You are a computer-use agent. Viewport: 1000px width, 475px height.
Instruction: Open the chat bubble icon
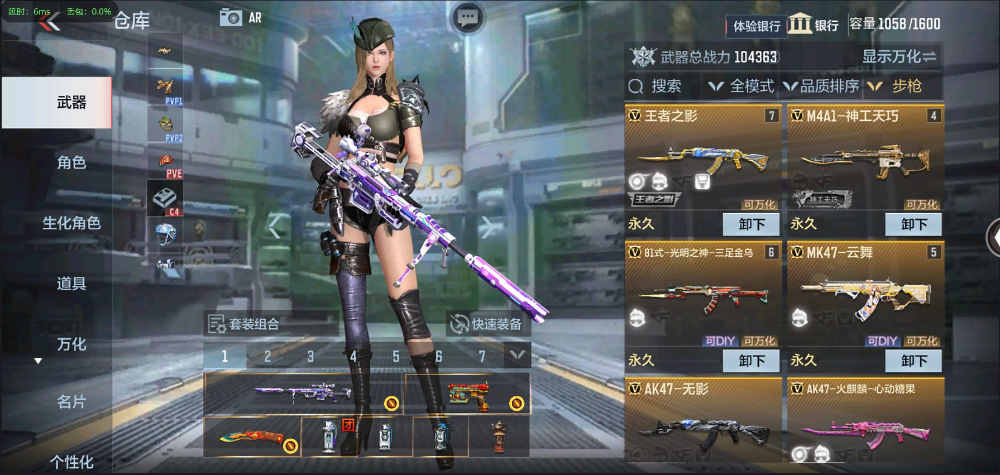pyautogui.click(x=468, y=18)
